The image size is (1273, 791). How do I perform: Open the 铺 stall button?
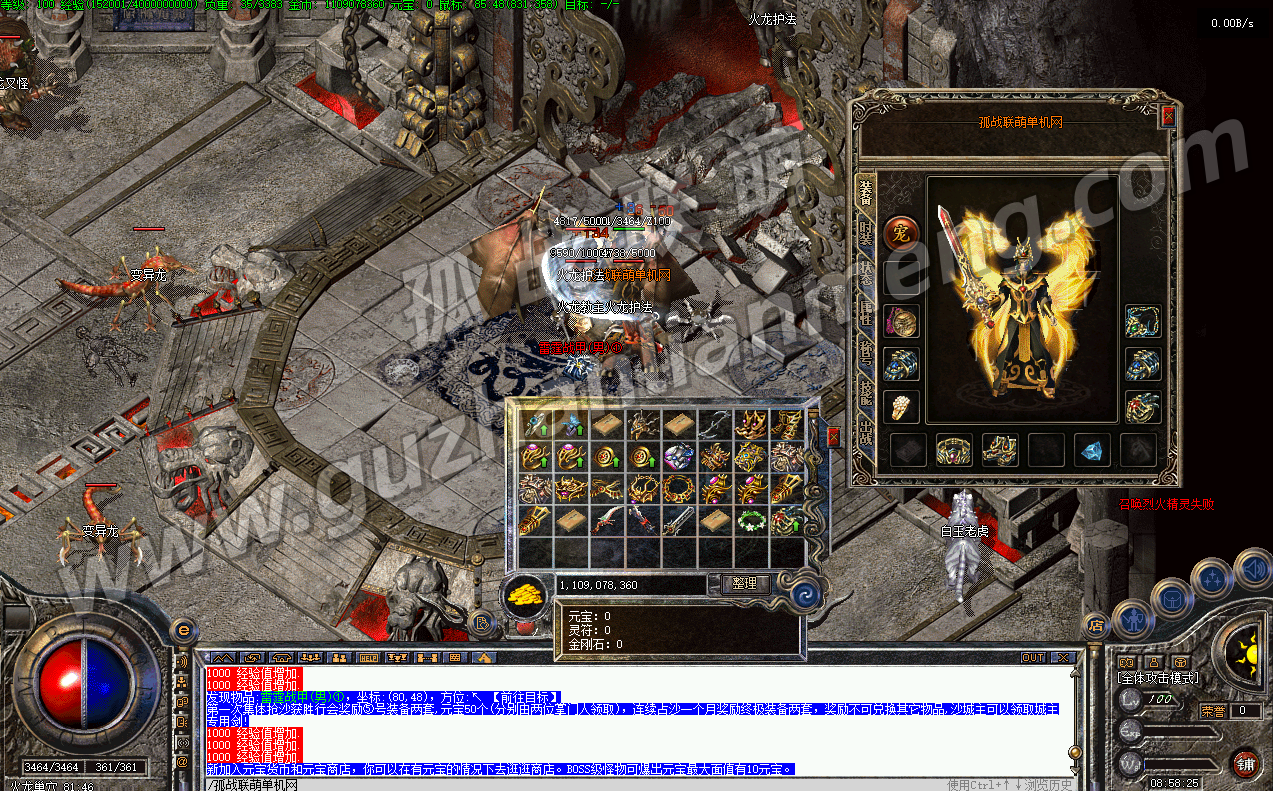pyautogui.click(x=1245, y=764)
